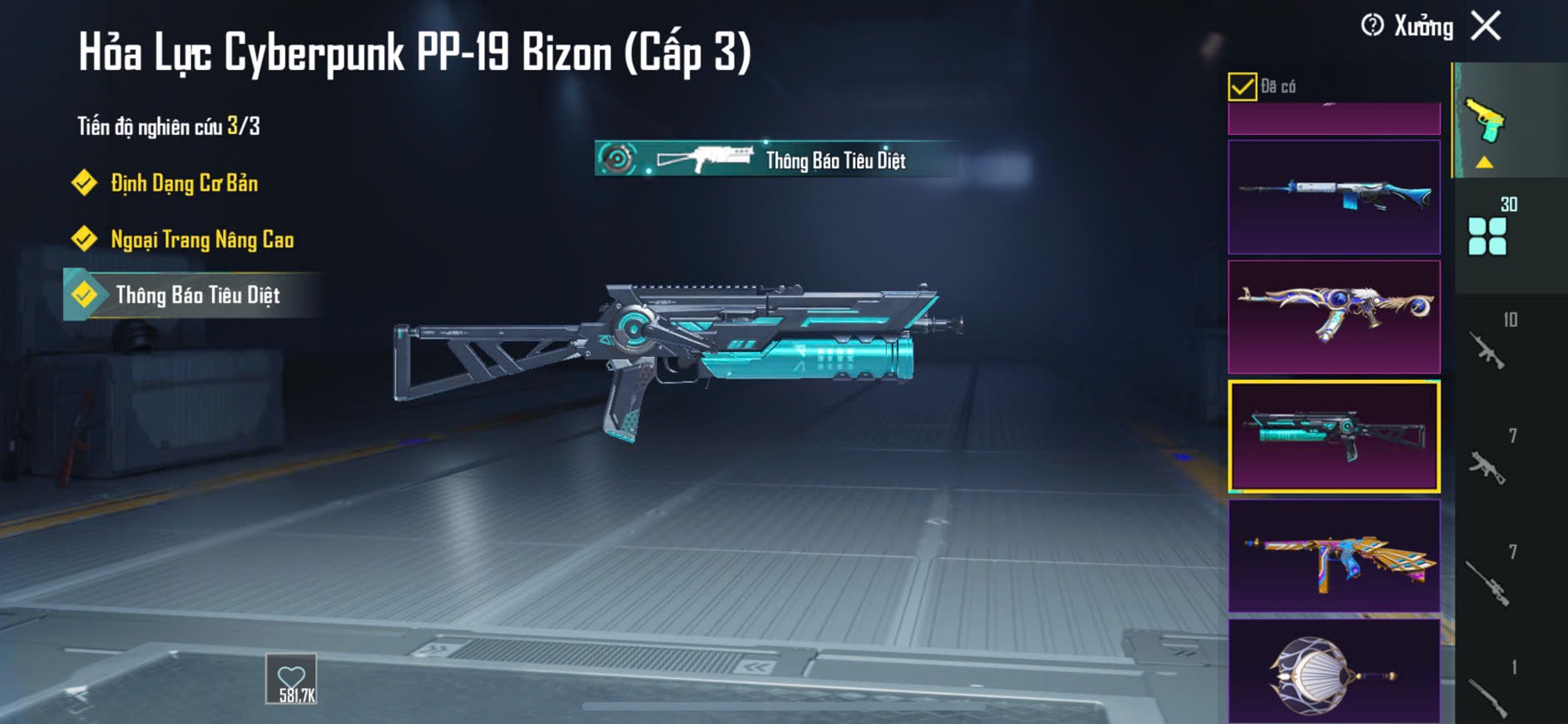Toggle the Đã có owned filter checkbox
1568x724 pixels.
1242,87
